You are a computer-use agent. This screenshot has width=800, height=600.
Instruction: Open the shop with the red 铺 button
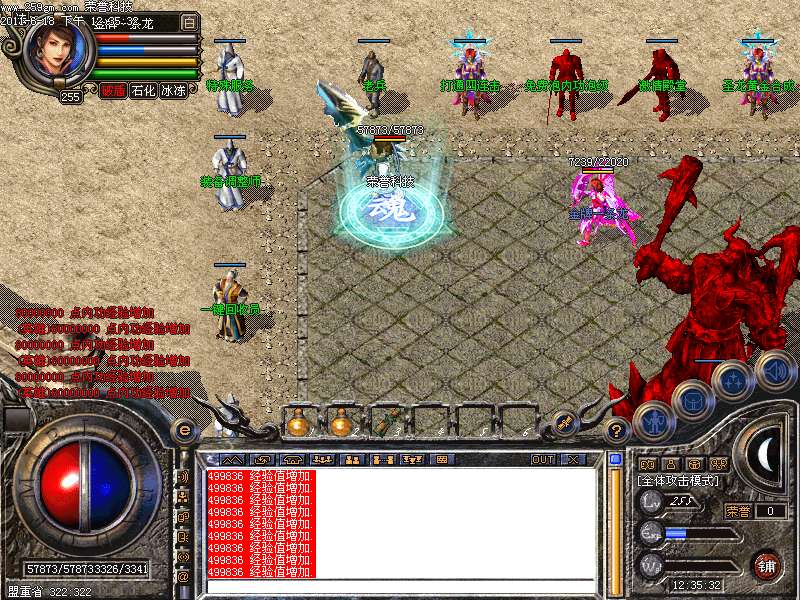click(x=767, y=564)
